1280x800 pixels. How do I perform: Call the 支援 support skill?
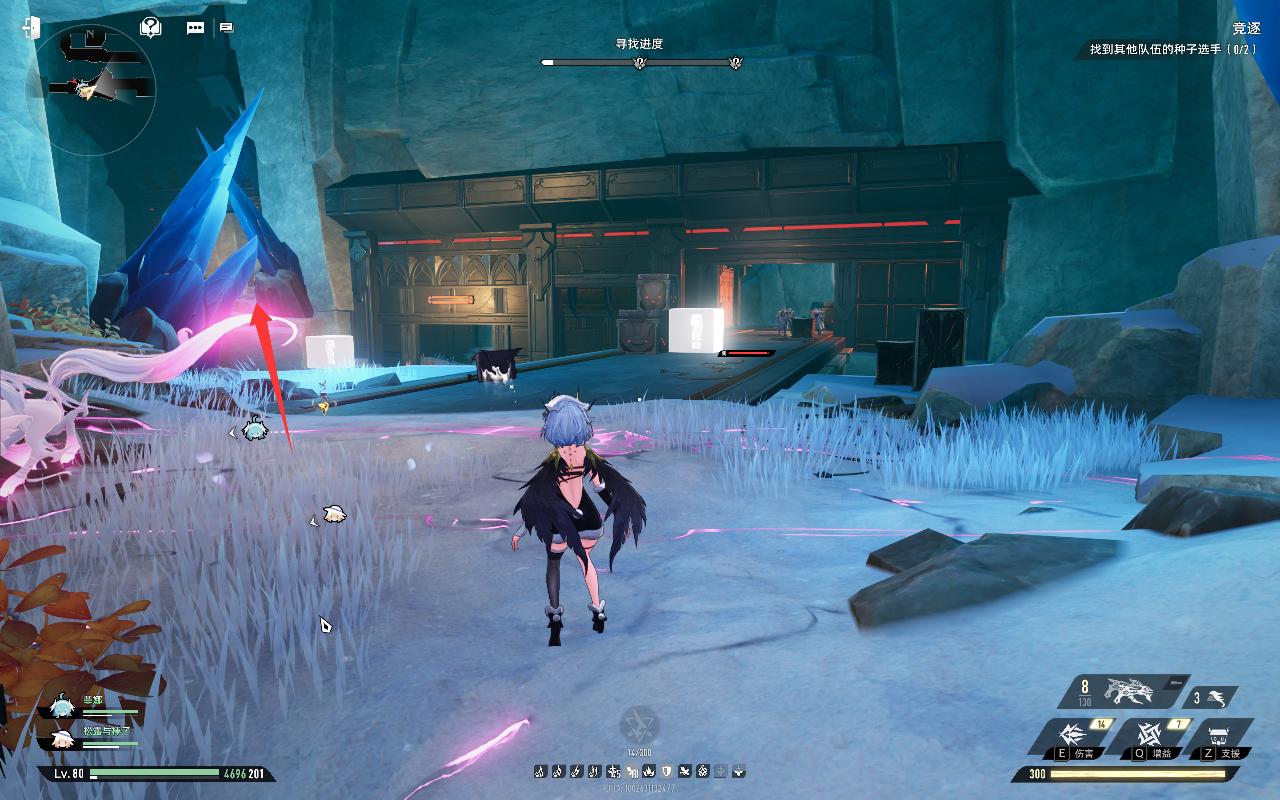[1223, 737]
